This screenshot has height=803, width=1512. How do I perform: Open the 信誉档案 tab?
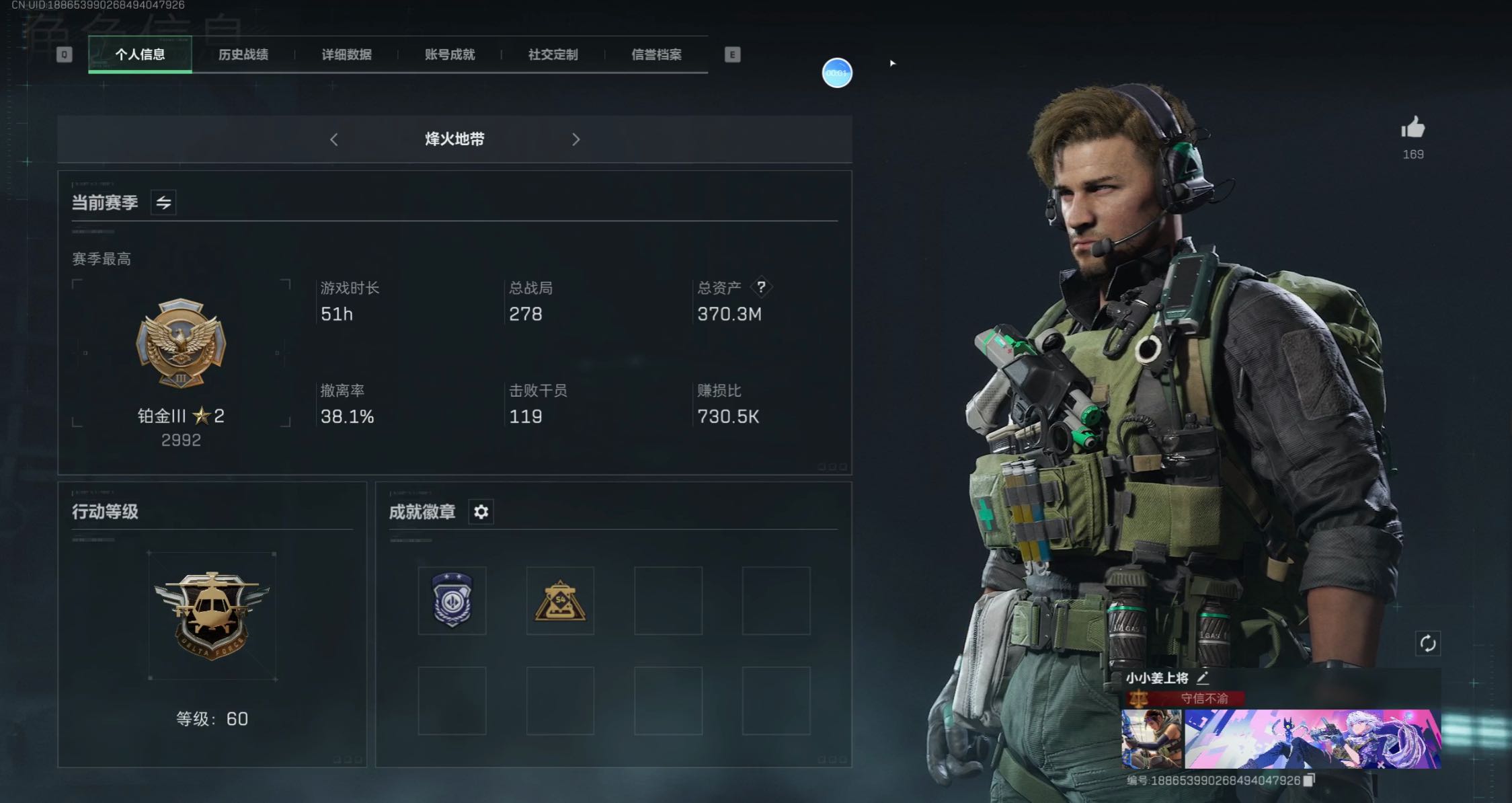point(656,54)
